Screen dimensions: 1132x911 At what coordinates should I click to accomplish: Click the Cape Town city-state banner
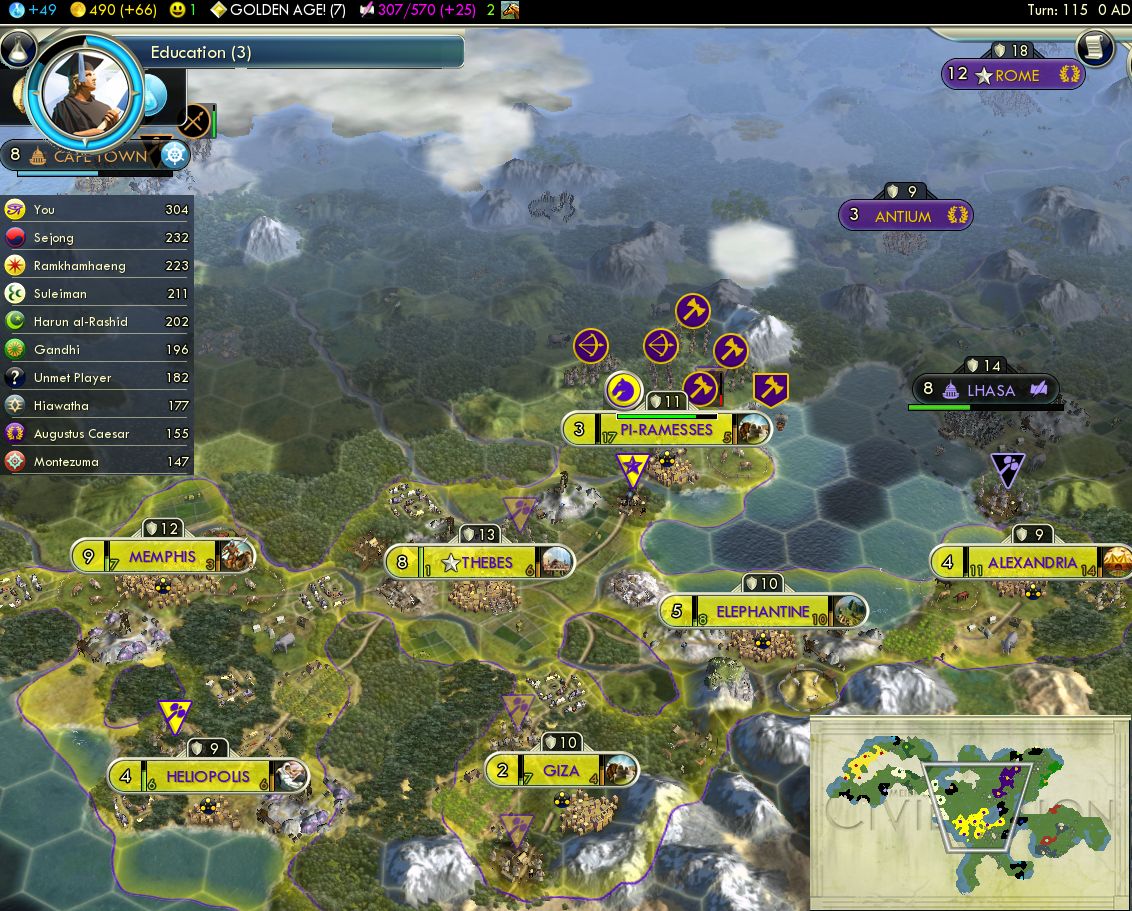99,157
